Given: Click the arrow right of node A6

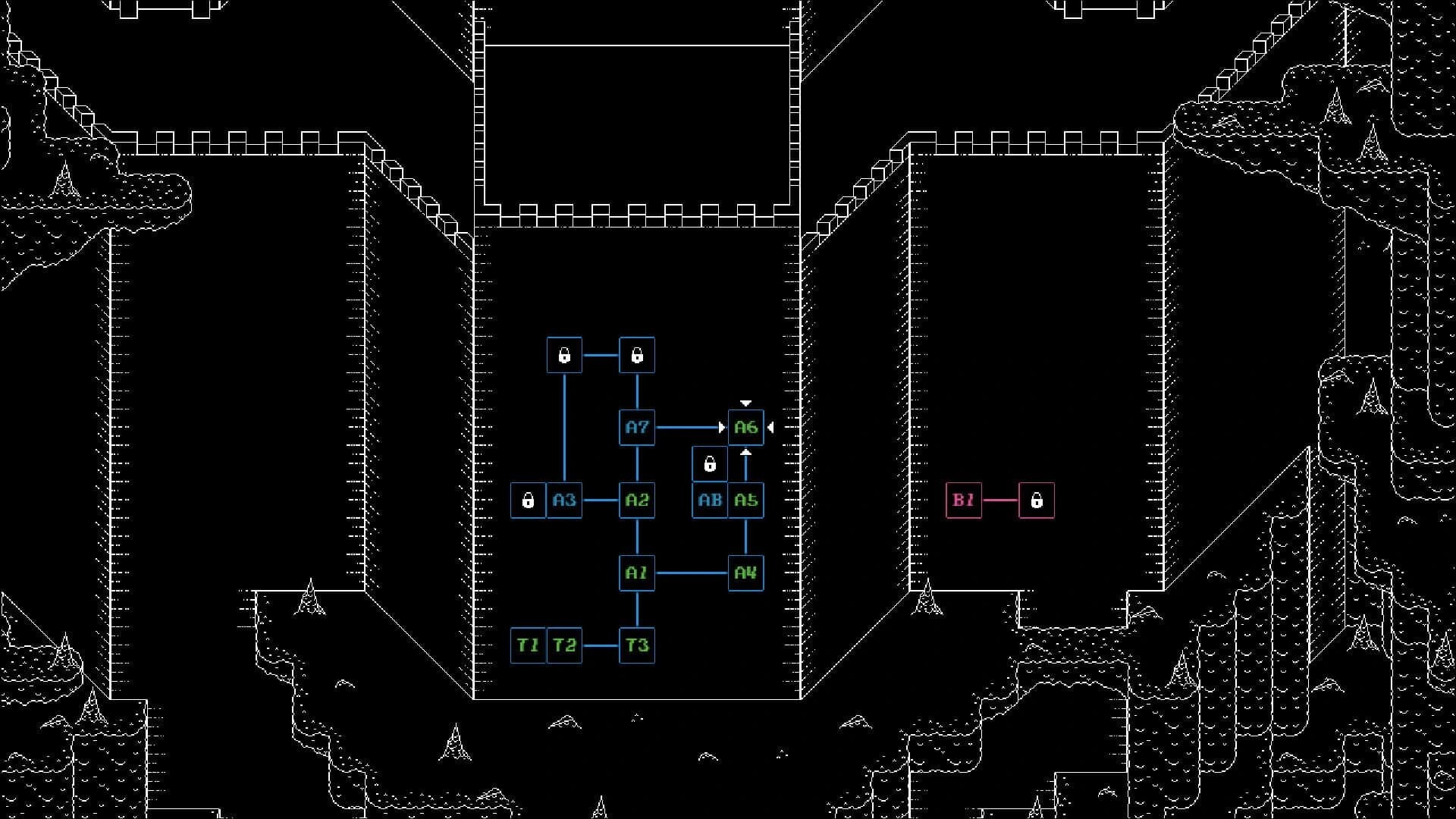Looking at the screenshot, I should coord(770,427).
